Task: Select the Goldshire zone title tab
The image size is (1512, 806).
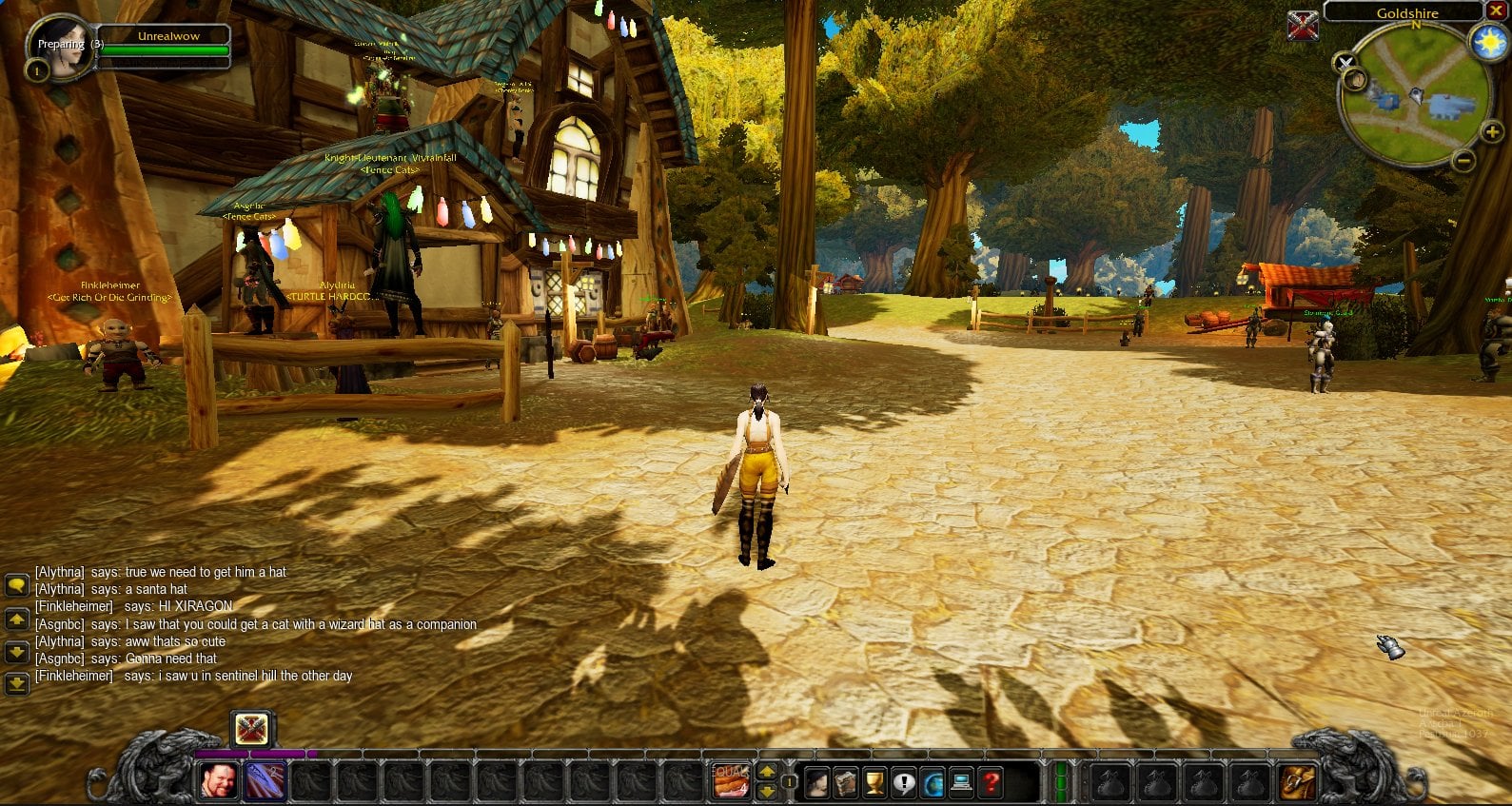Action: click(x=1407, y=13)
